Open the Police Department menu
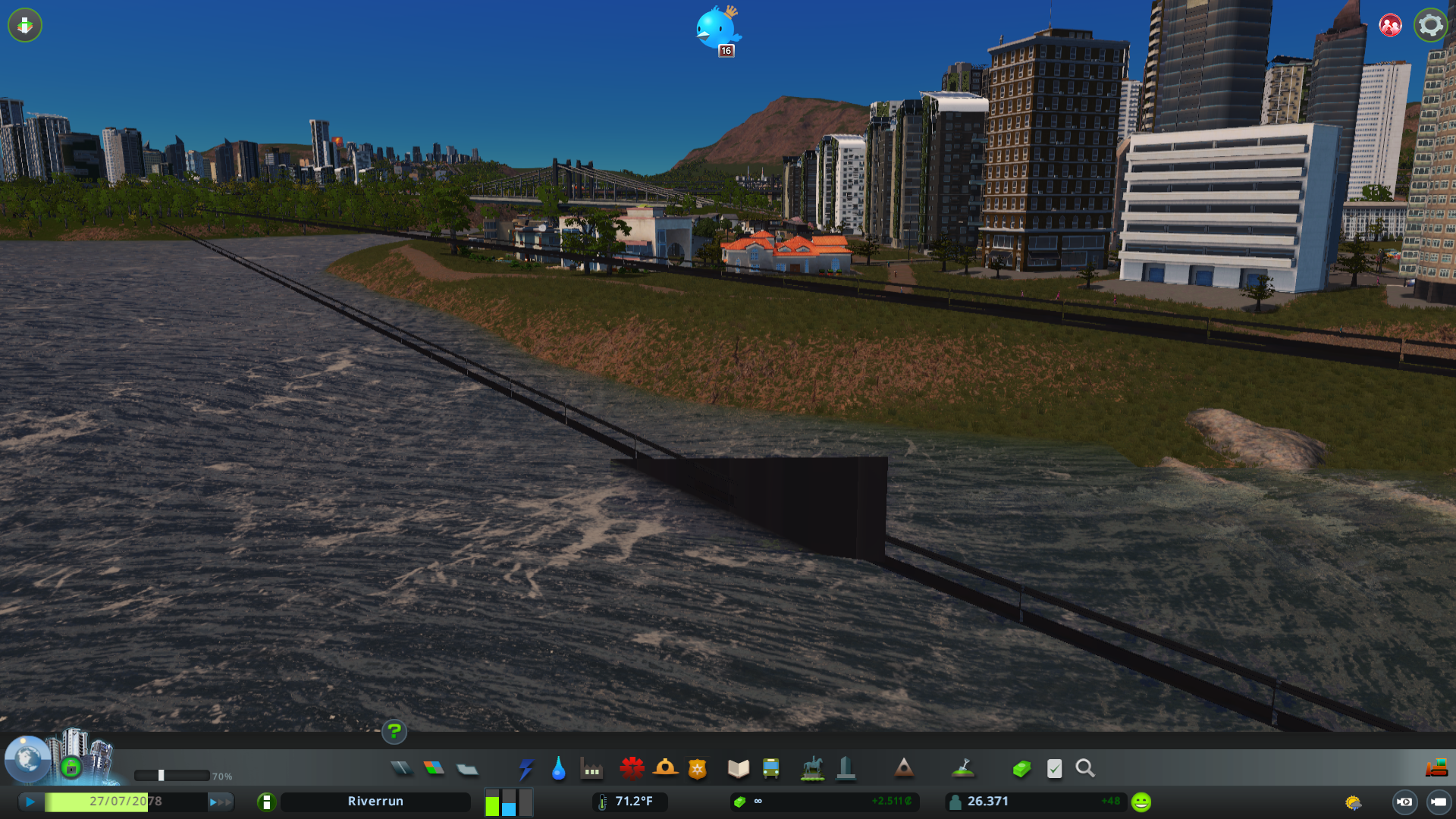 (697, 768)
